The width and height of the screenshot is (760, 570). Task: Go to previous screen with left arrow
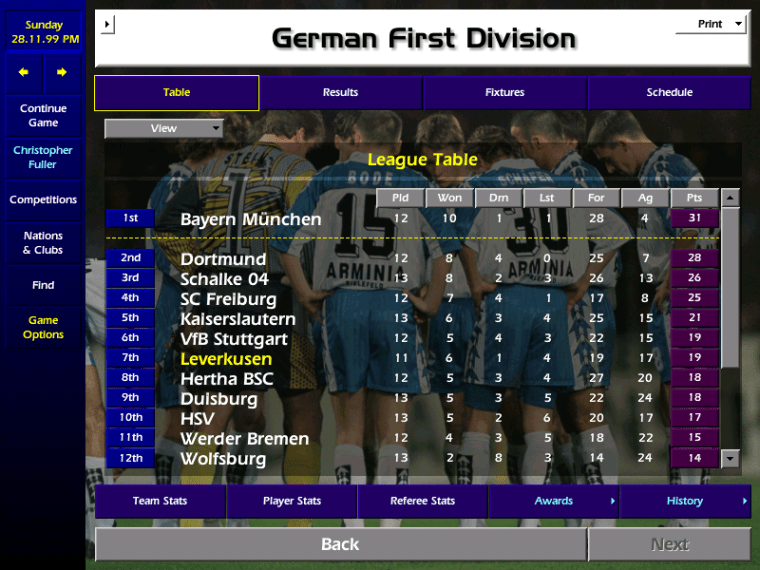click(24, 72)
